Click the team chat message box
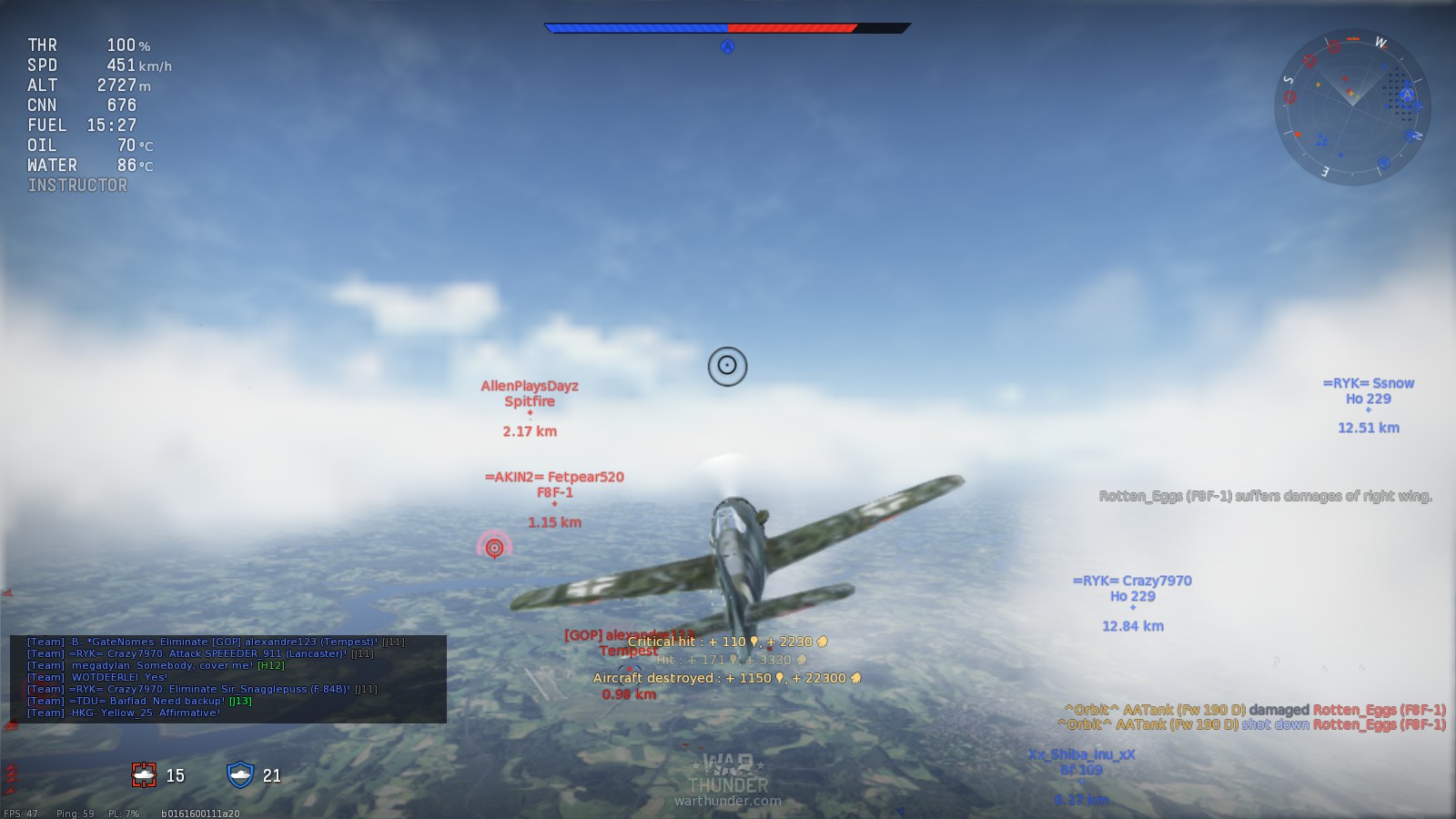Screen dimensions: 1456x819 [x=227, y=678]
